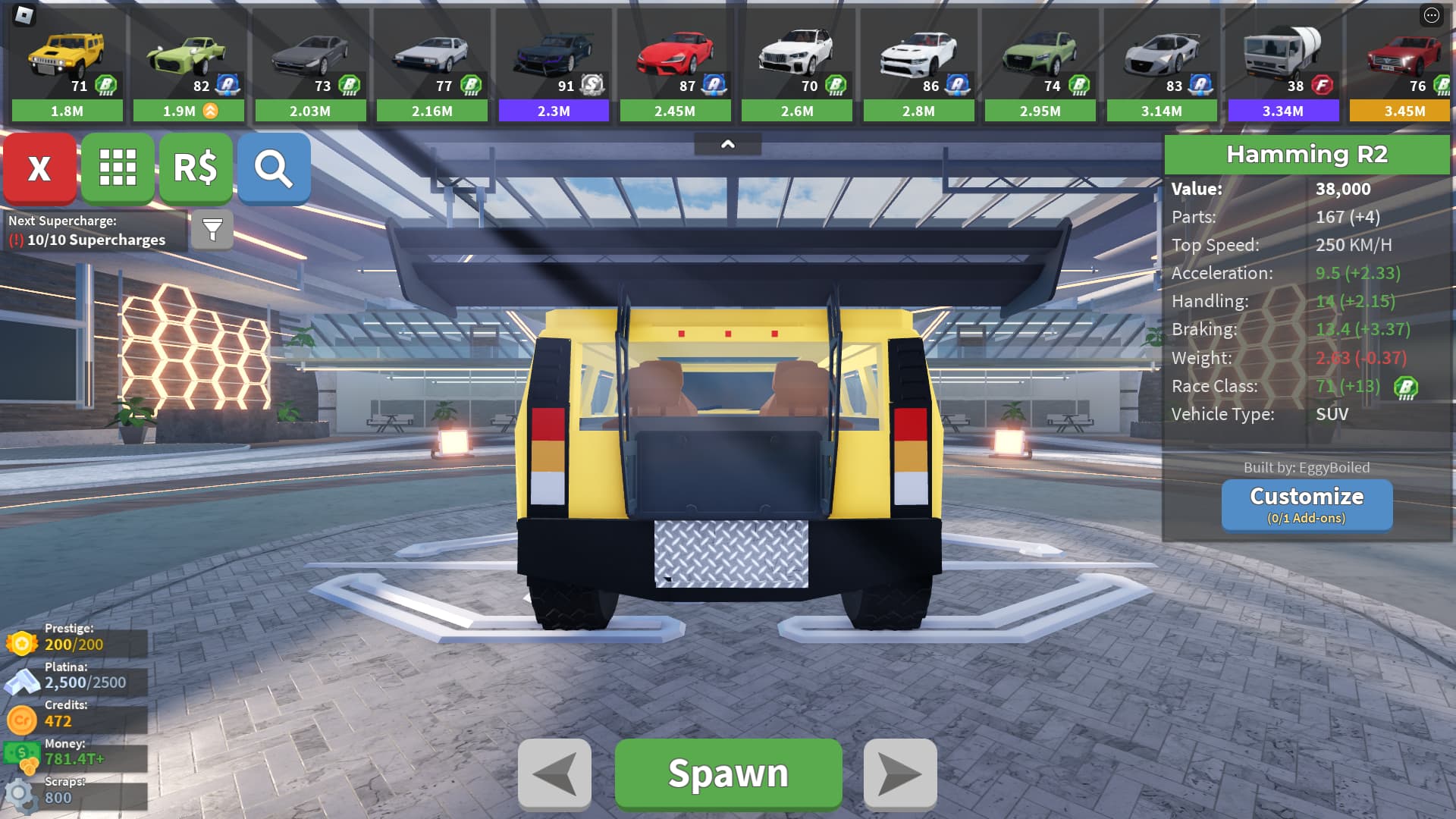Choose the white SUV priced 2.6M
Image resolution: width=1456 pixels, height=819 pixels.
[797, 64]
